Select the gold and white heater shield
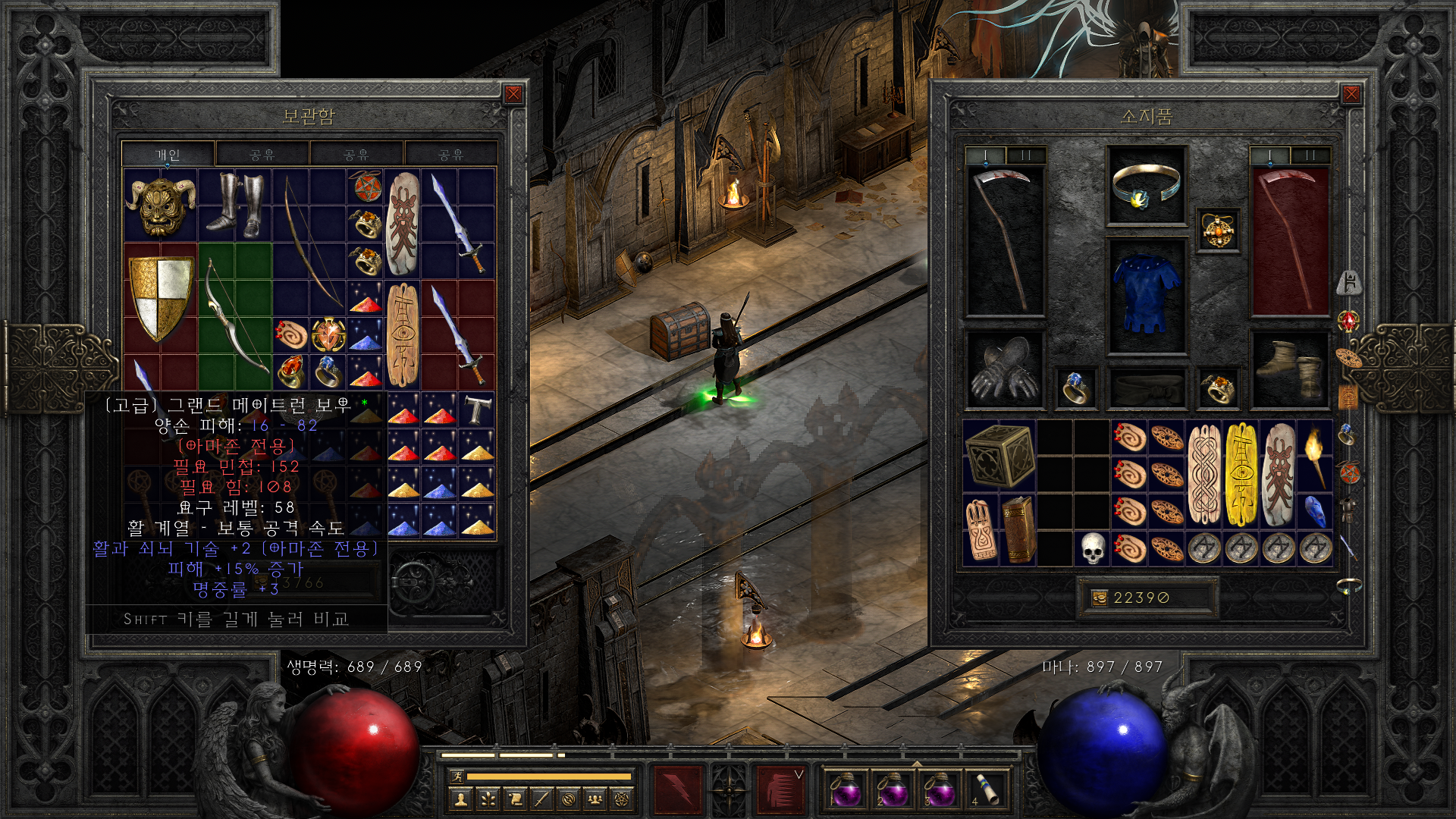This screenshot has height=819, width=1456. pos(160,299)
